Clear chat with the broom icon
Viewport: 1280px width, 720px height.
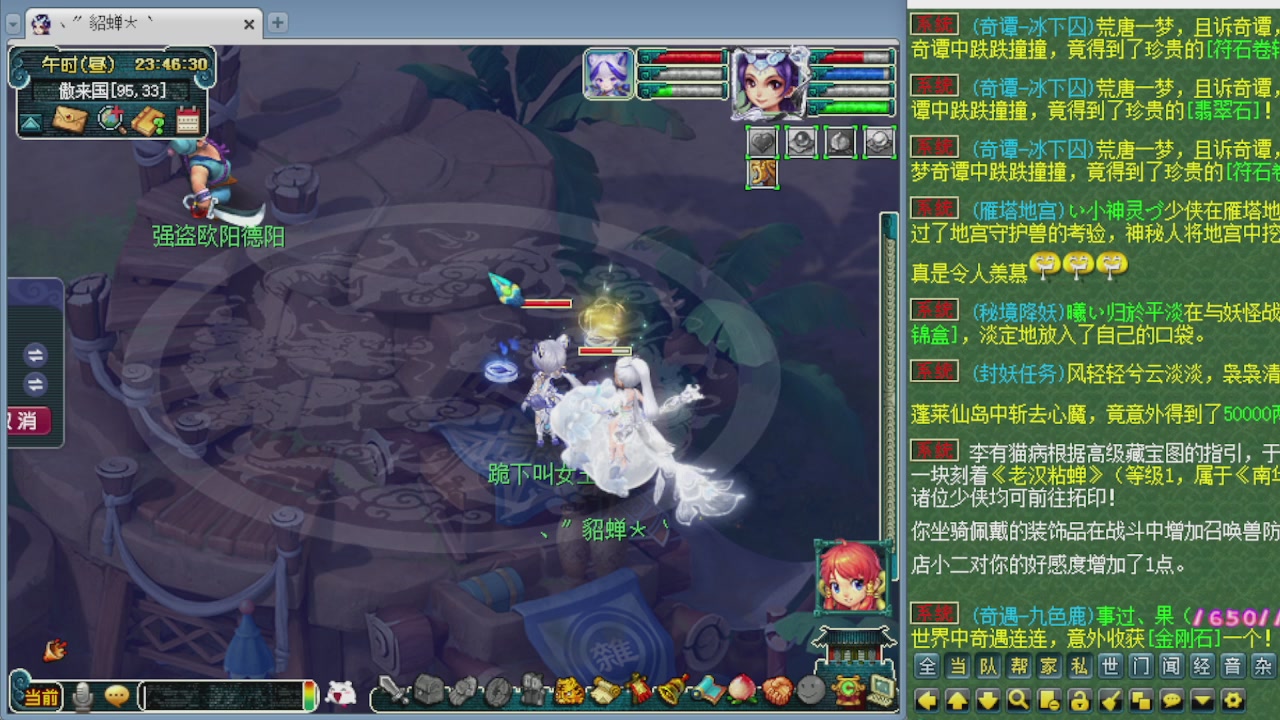click(x=1109, y=701)
